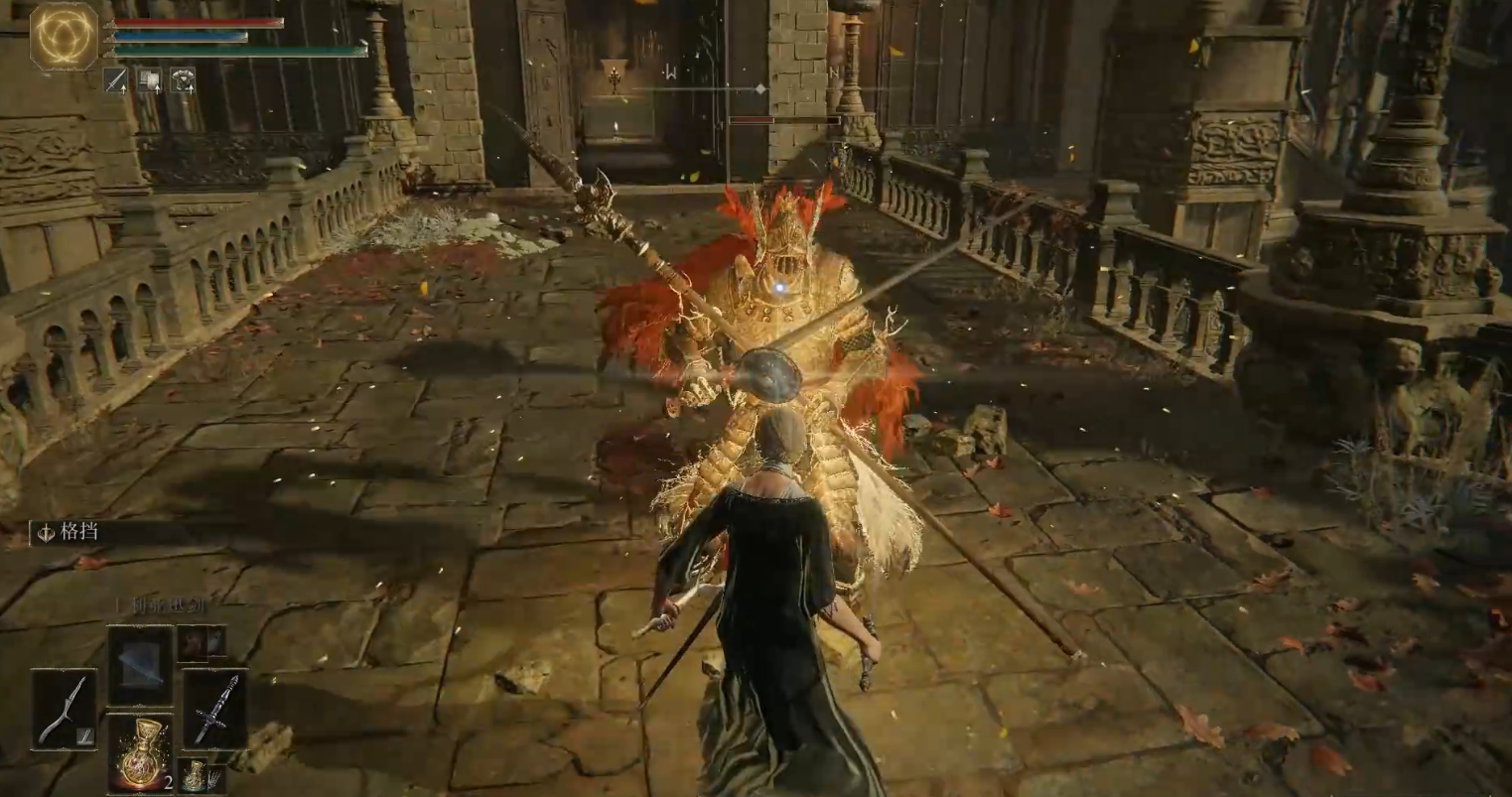Select the left-hand curved sword slot
This screenshot has width=1512, height=797.
(x=64, y=709)
